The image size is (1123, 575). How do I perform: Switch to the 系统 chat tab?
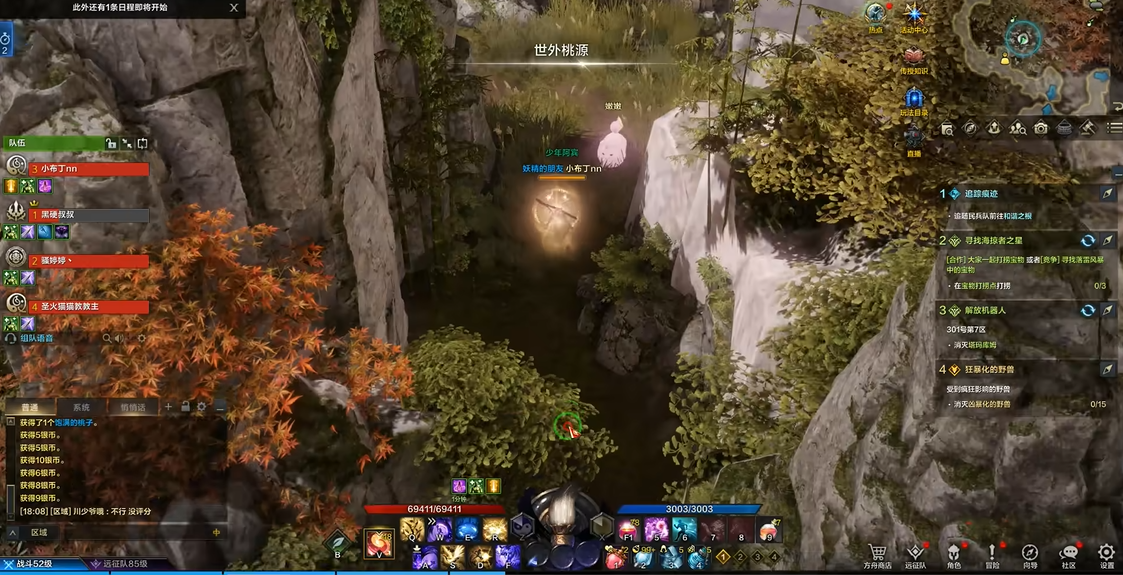pyautogui.click(x=81, y=407)
